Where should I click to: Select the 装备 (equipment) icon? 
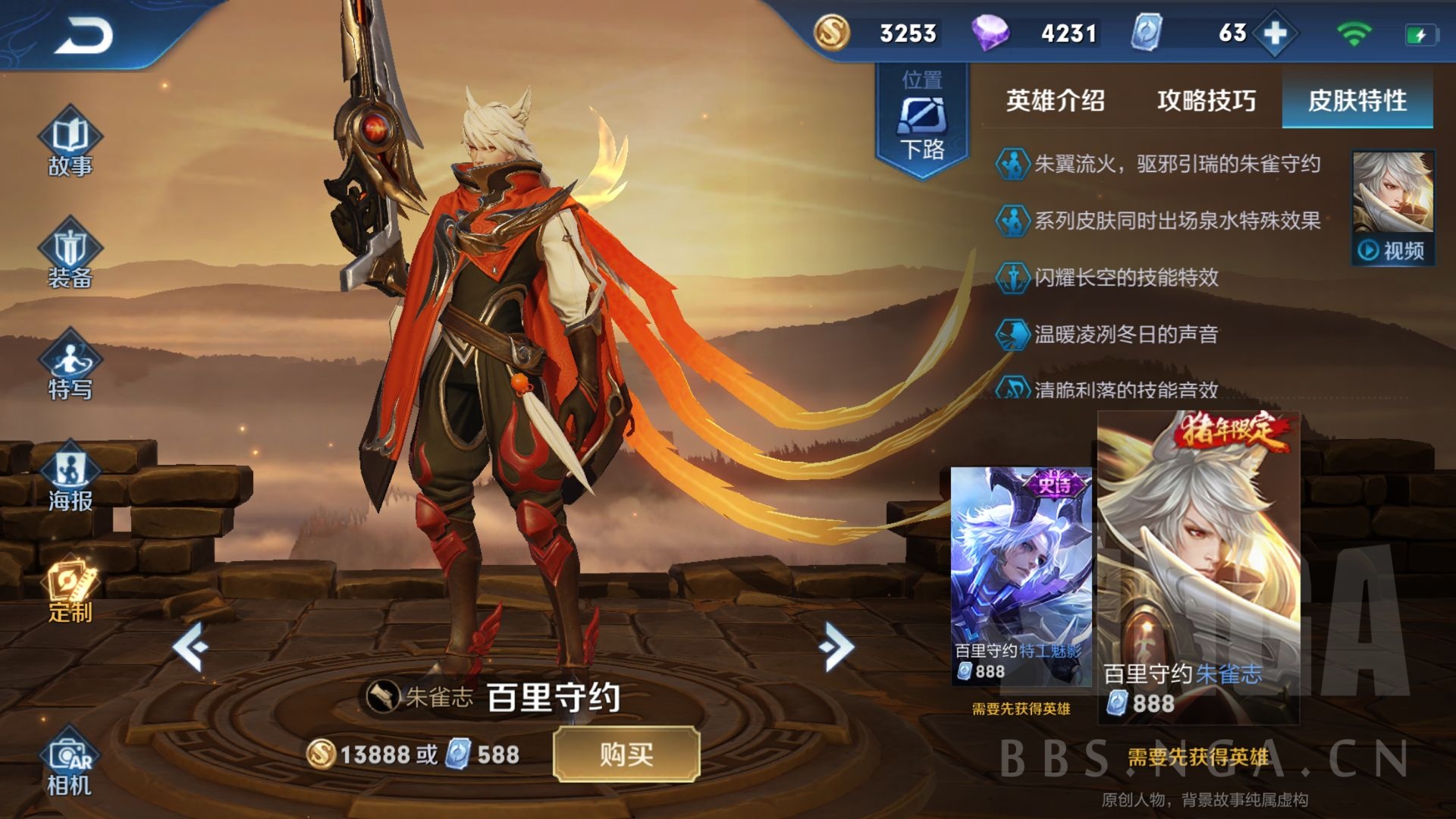(x=71, y=258)
